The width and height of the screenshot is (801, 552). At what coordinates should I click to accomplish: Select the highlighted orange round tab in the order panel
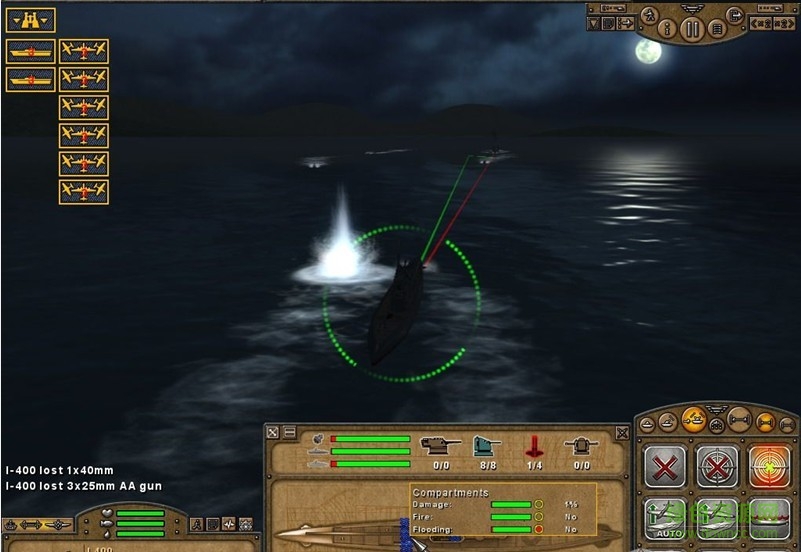tap(693, 420)
